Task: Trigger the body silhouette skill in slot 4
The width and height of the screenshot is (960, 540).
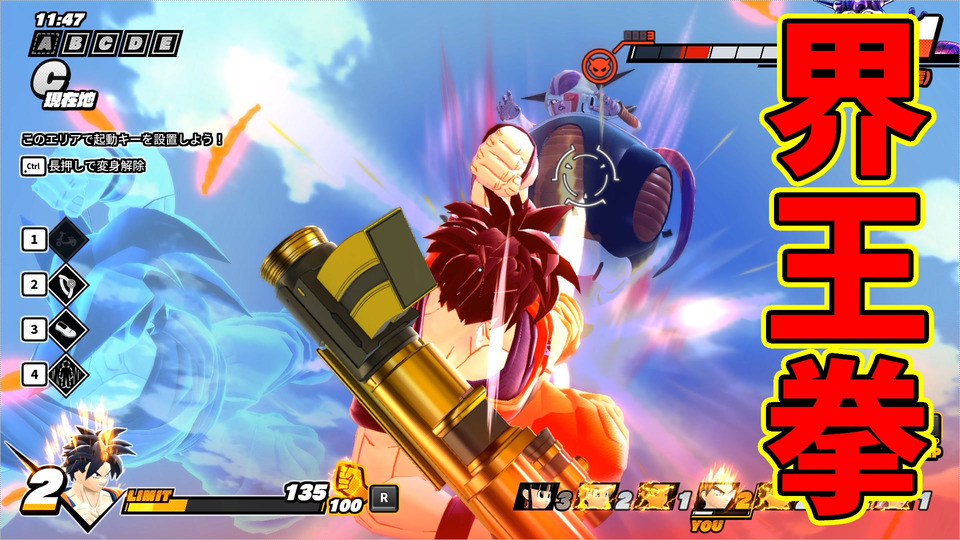Action: 69,374
